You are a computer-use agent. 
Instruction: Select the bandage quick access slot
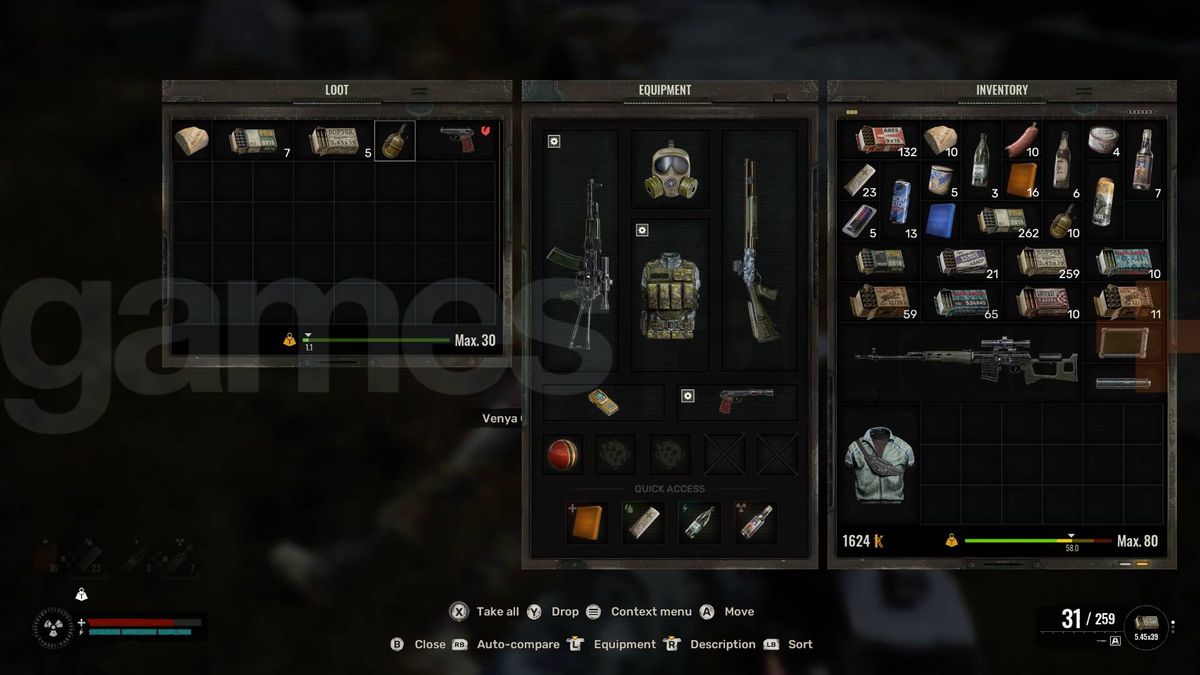pos(642,522)
